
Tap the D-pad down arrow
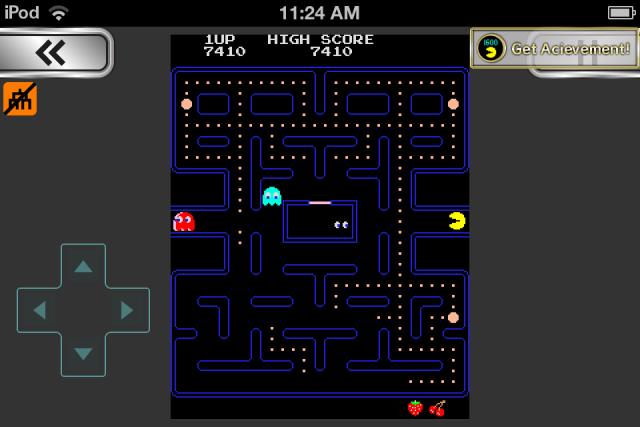click(83, 353)
